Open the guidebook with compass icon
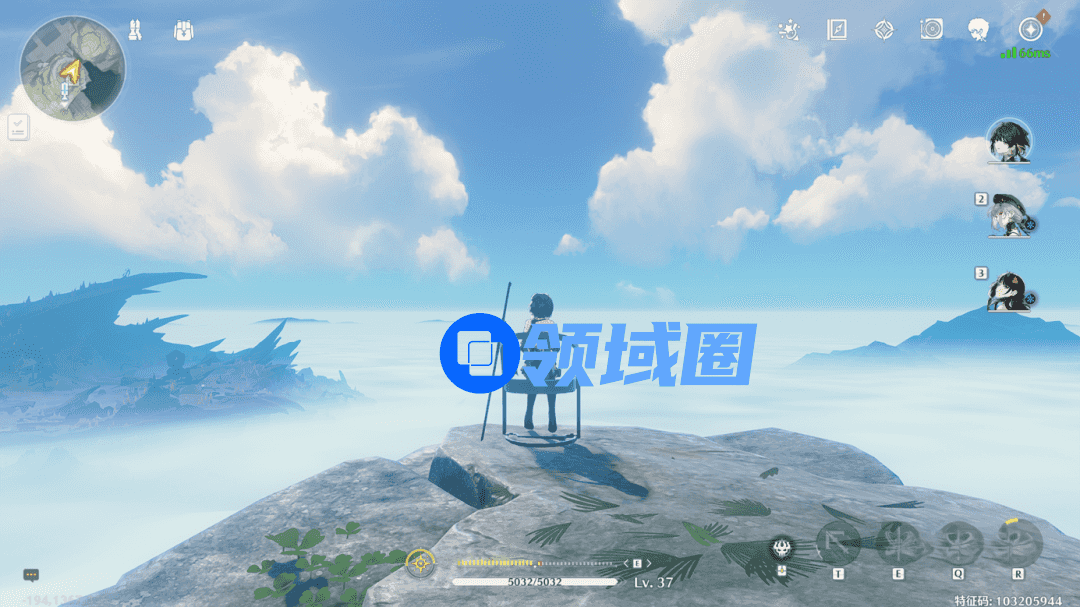1080x607 pixels. coord(837,30)
